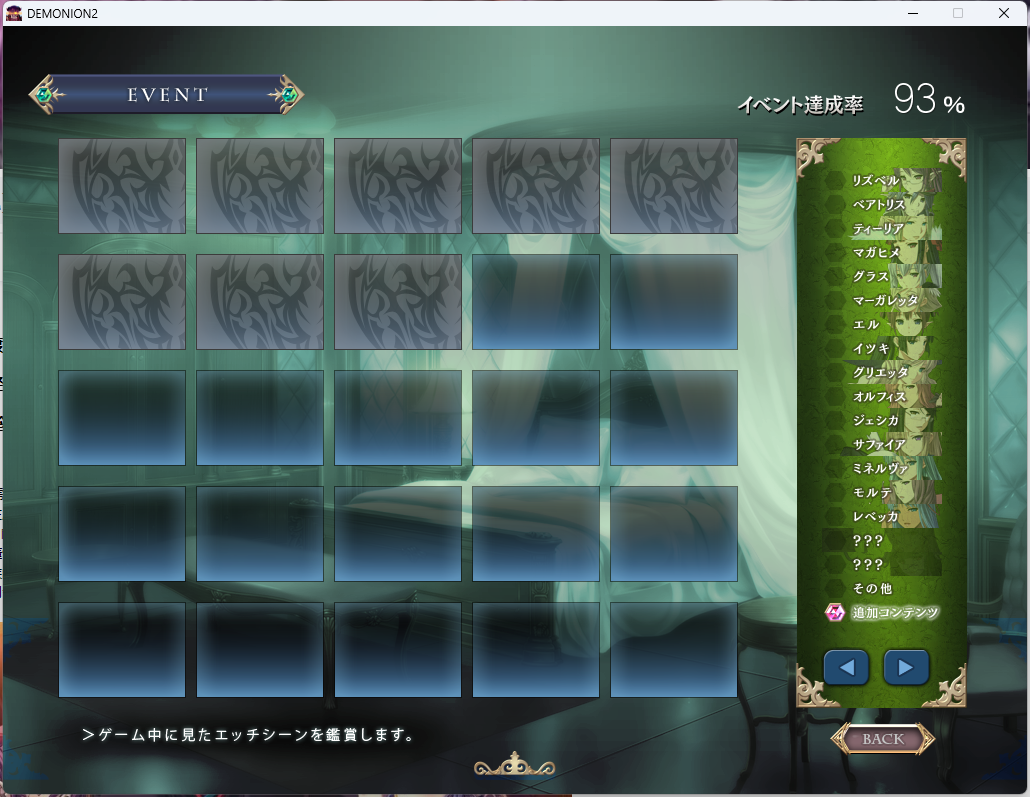Show events for サファイア
The image size is (1030, 797).
pos(879,445)
